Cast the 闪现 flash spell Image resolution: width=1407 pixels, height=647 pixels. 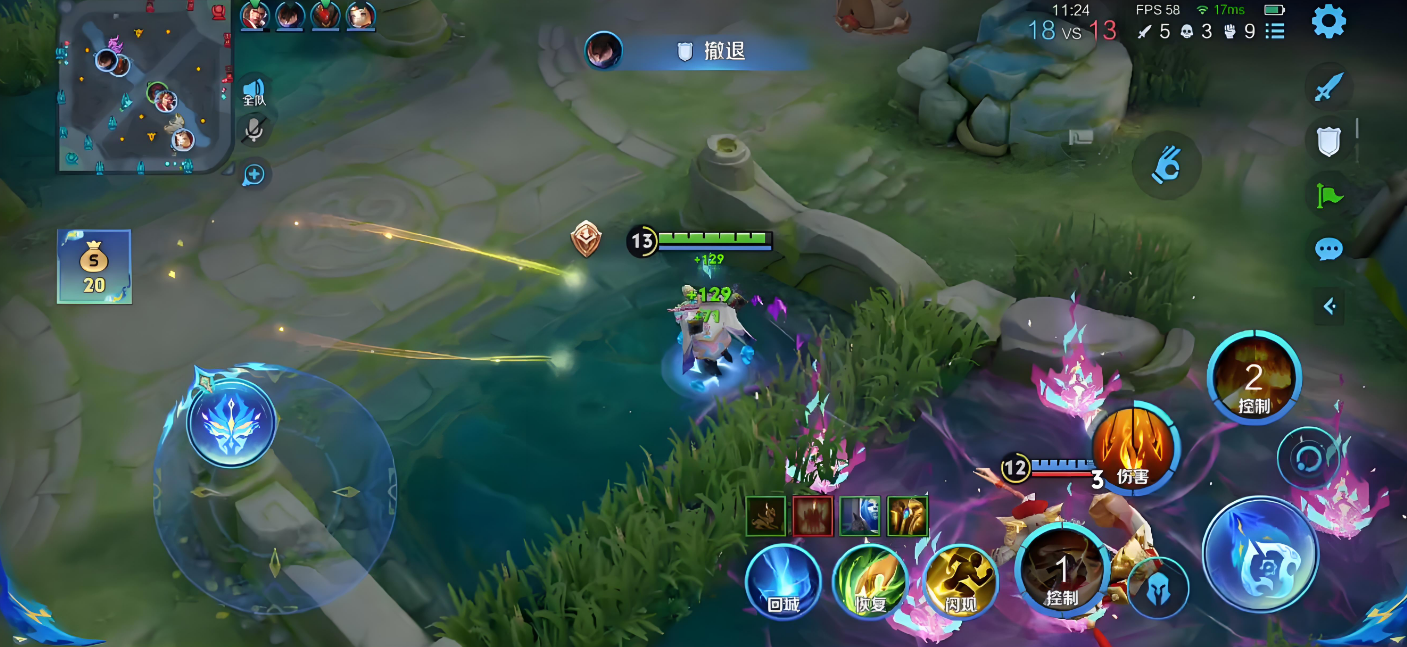[960, 582]
